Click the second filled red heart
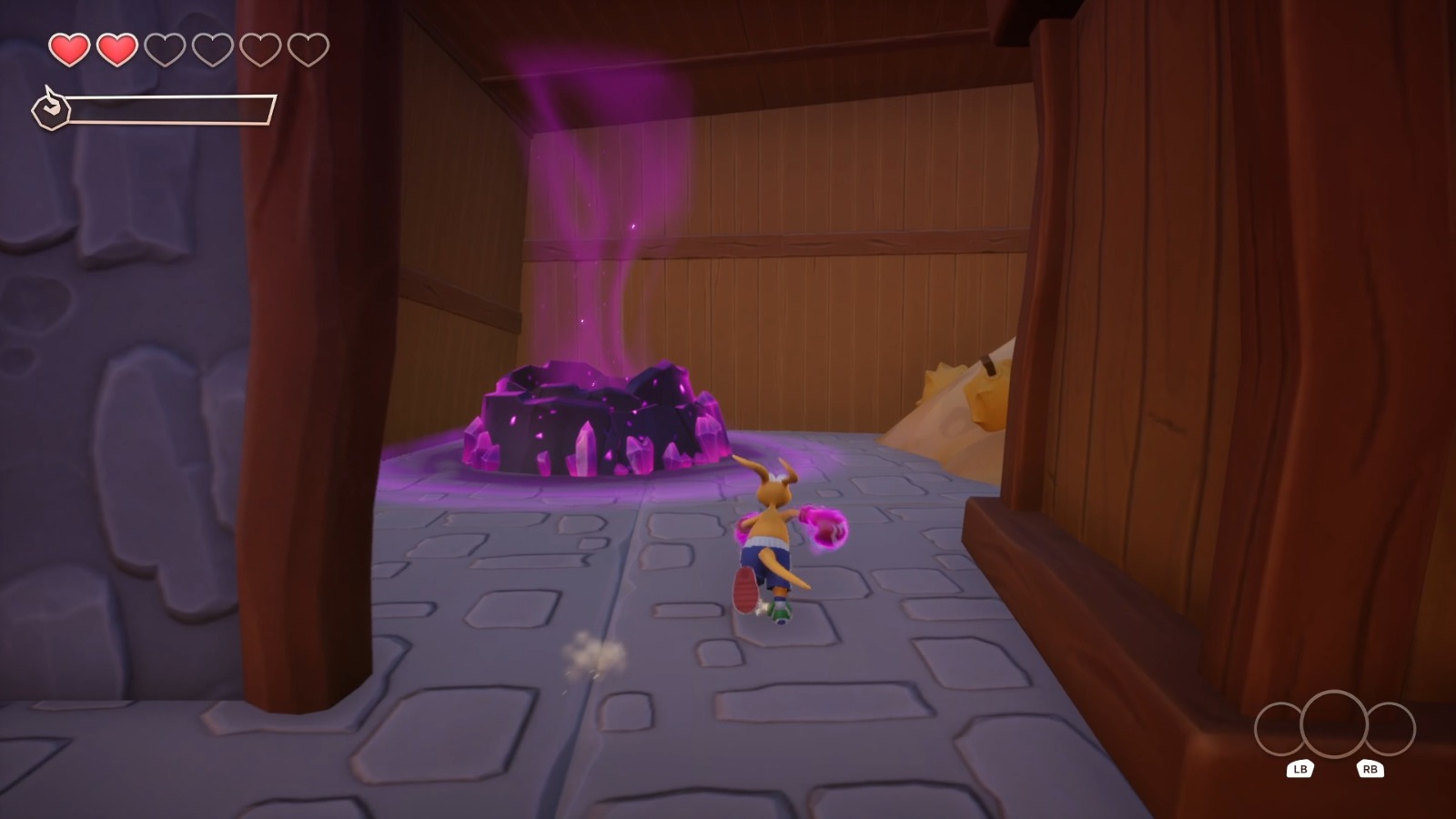This screenshot has width=1456, height=819. 116,50
